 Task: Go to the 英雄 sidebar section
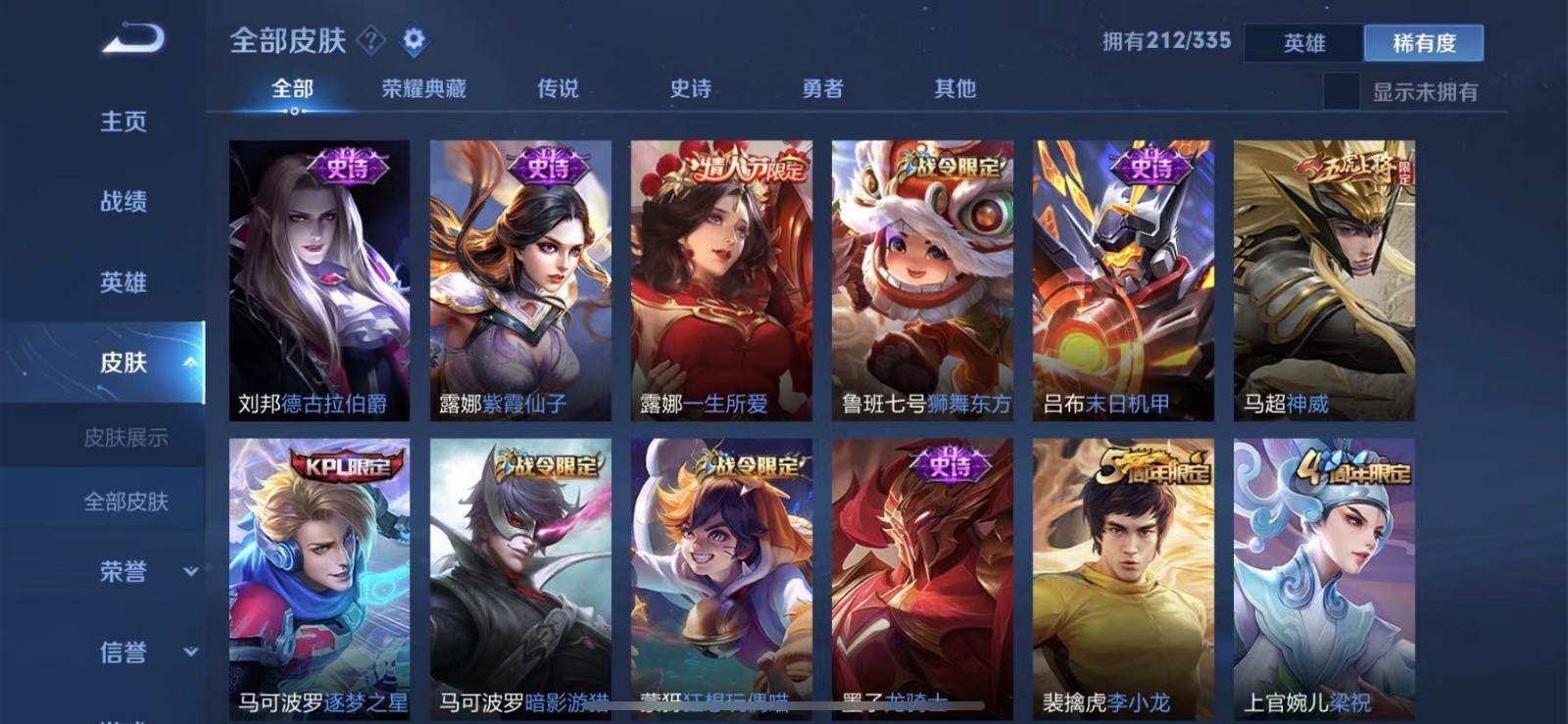click(x=120, y=282)
